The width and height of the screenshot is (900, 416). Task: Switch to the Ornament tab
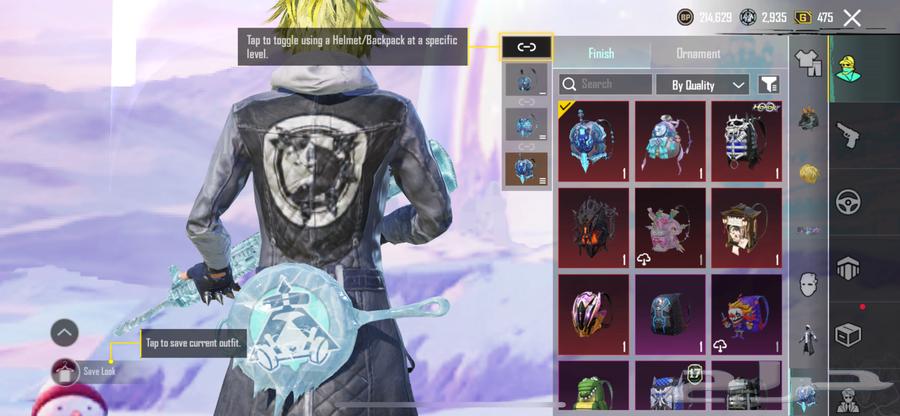(x=698, y=54)
